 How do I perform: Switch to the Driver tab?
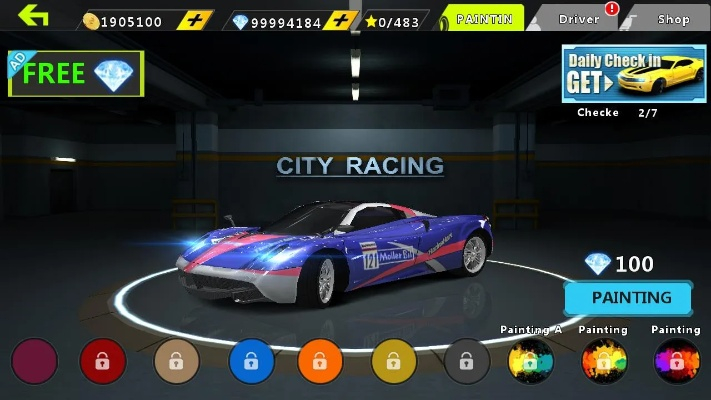coord(579,19)
